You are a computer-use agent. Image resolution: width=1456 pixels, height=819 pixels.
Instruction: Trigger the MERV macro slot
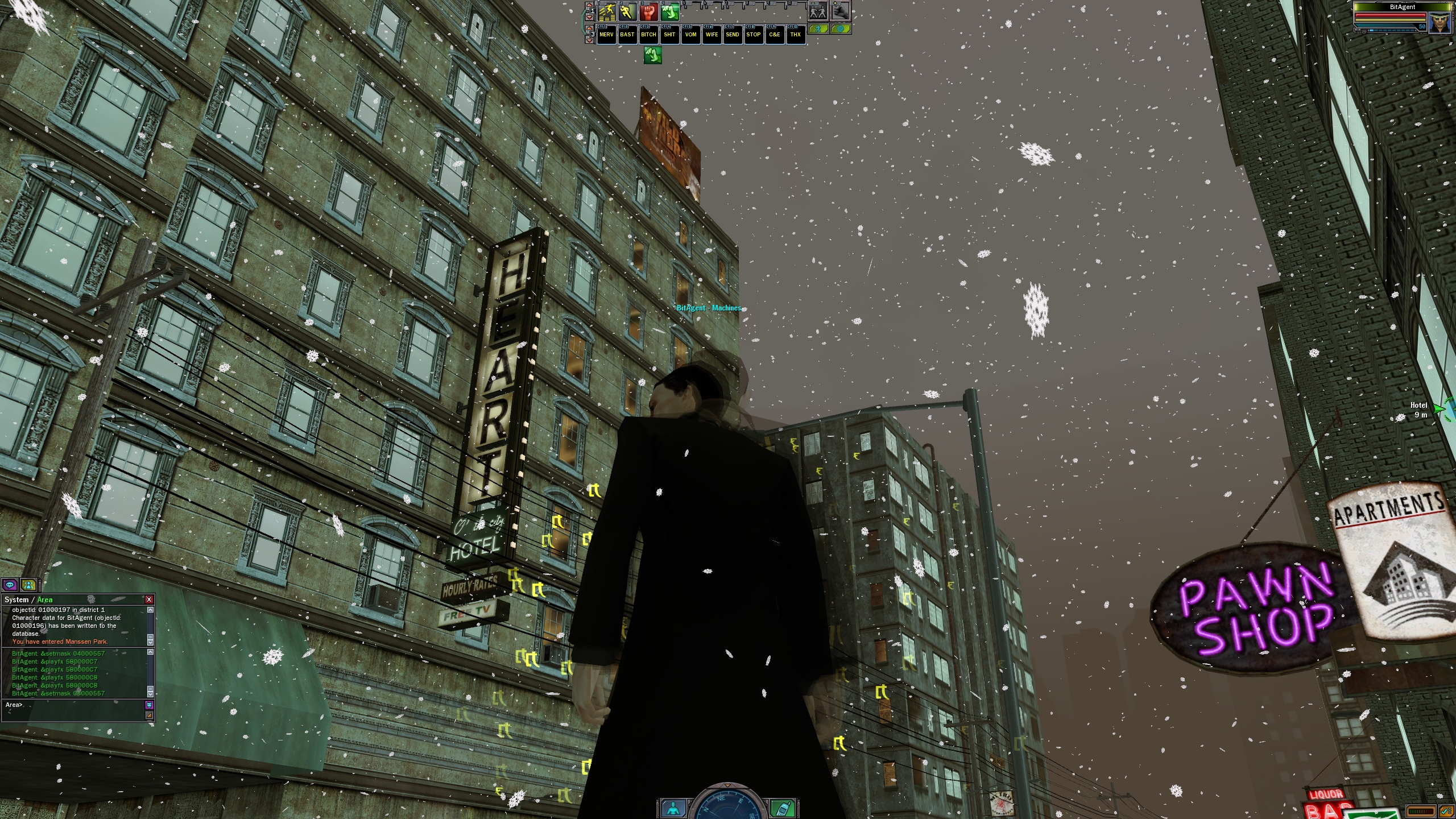[x=606, y=35]
